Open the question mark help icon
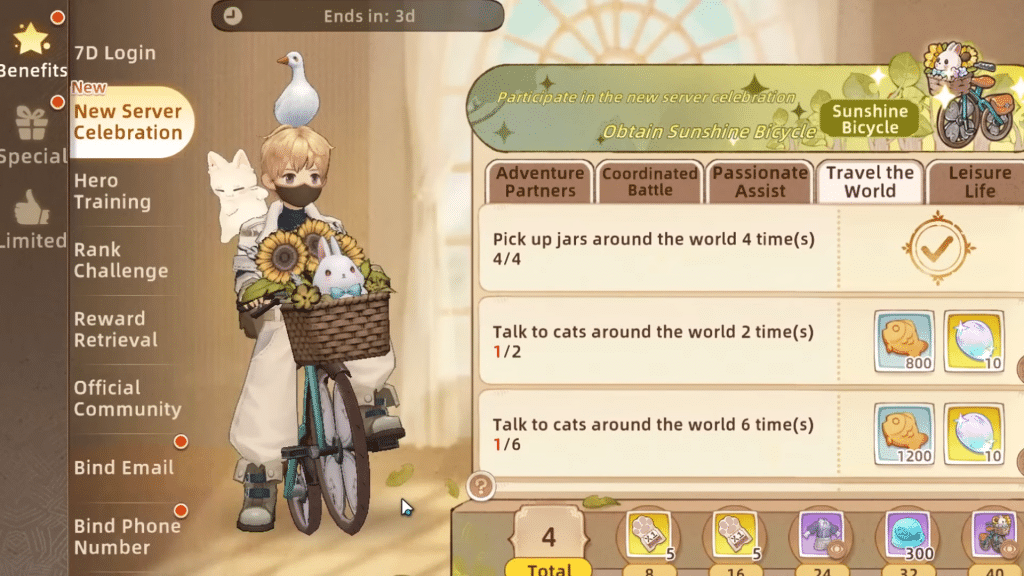Screen dimensions: 1024x576 tap(481, 486)
